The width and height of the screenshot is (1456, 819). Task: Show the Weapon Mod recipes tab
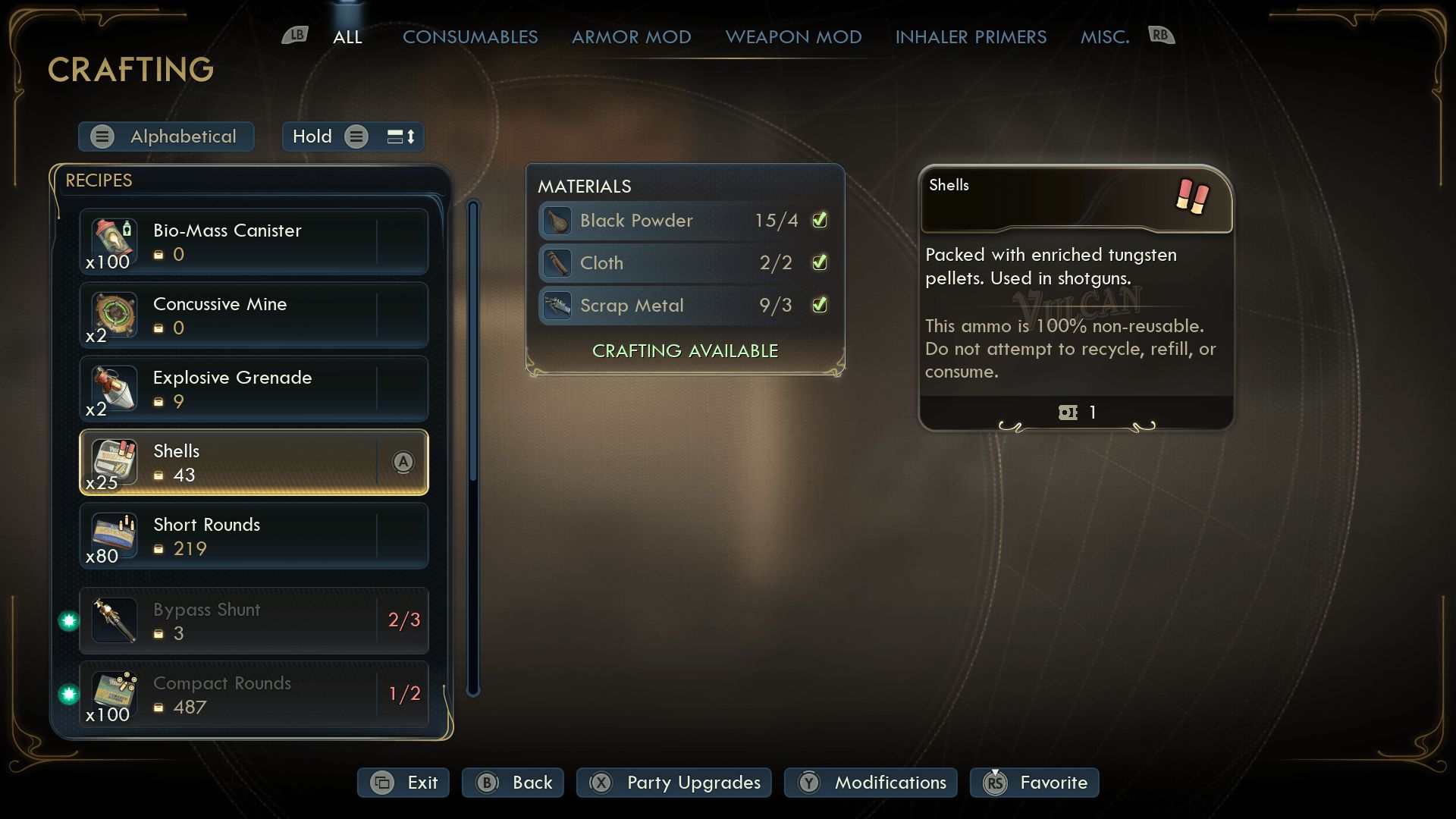793,36
